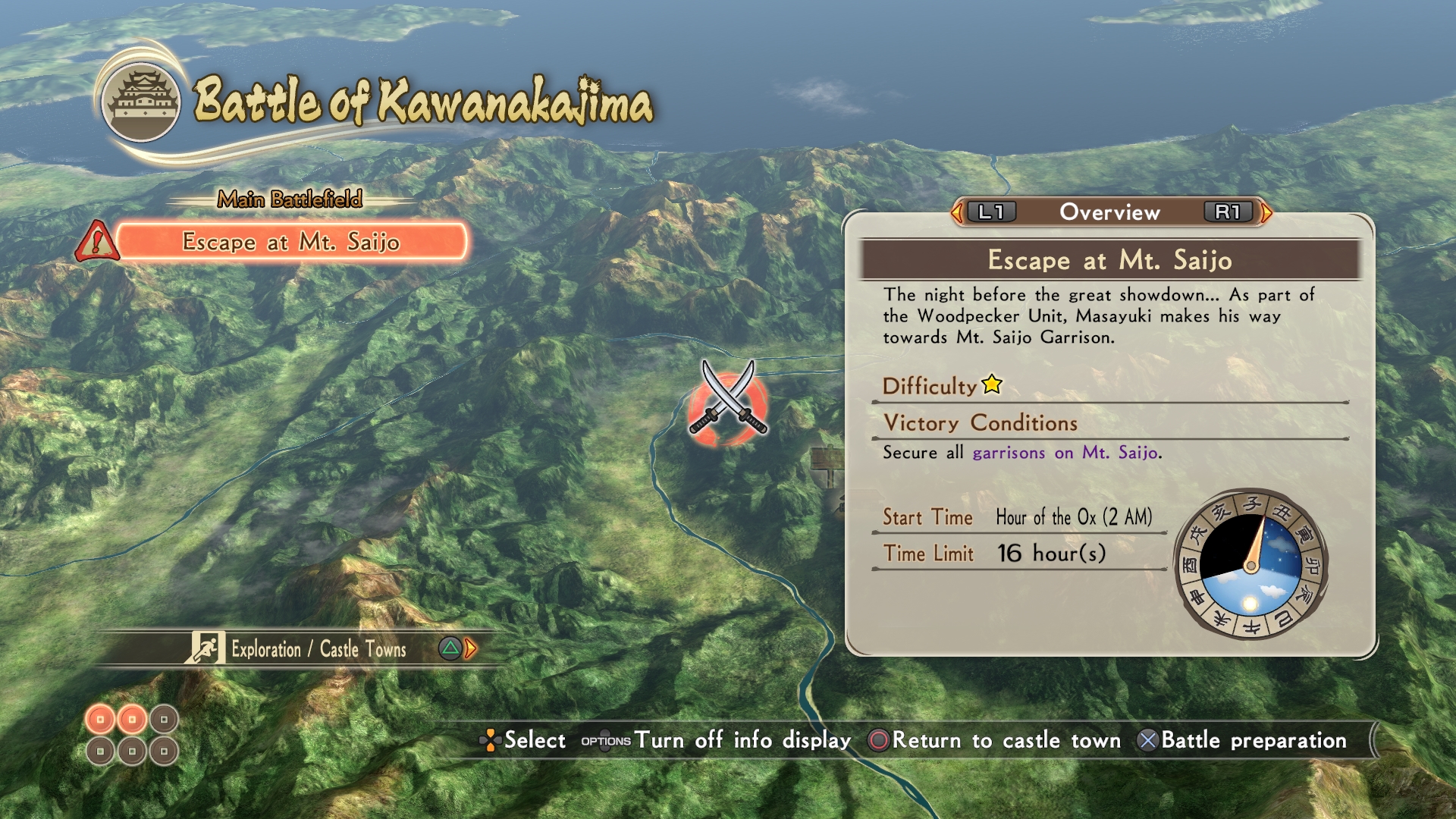1456x819 pixels.
Task: Switch to the Overview tab
Action: pyautogui.click(x=1110, y=212)
